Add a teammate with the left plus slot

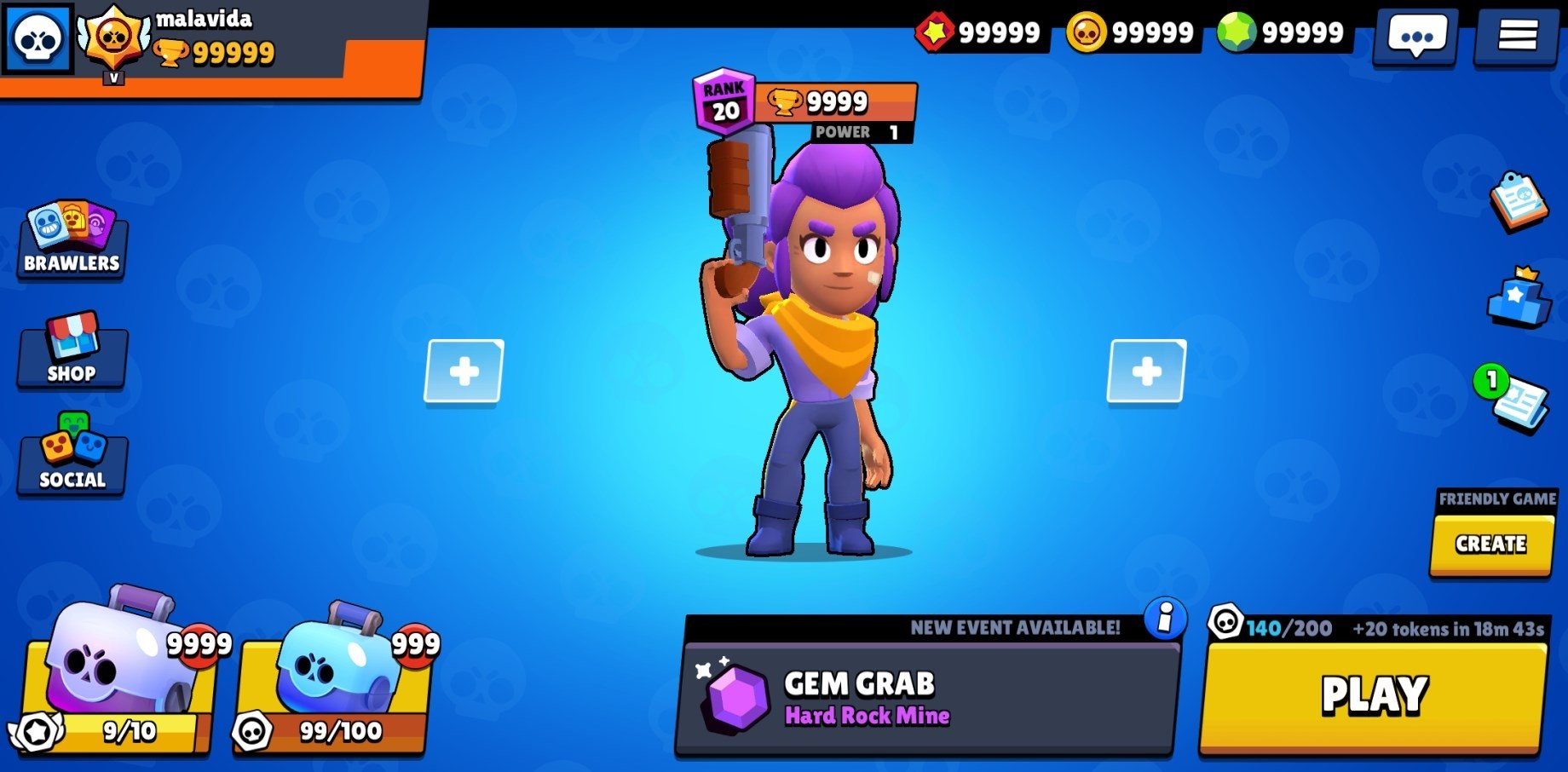(464, 372)
